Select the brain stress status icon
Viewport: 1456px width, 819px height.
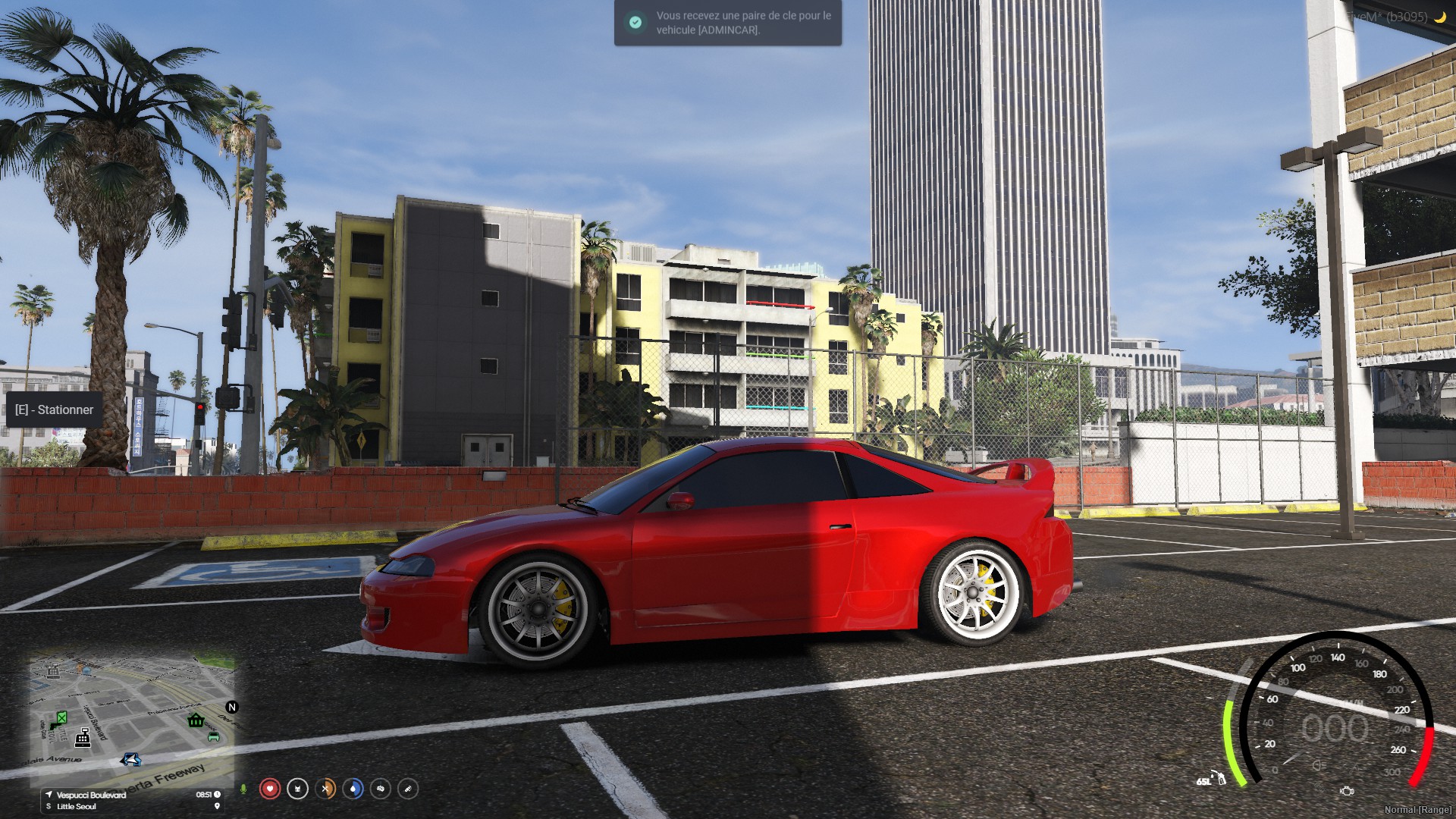coord(381,789)
